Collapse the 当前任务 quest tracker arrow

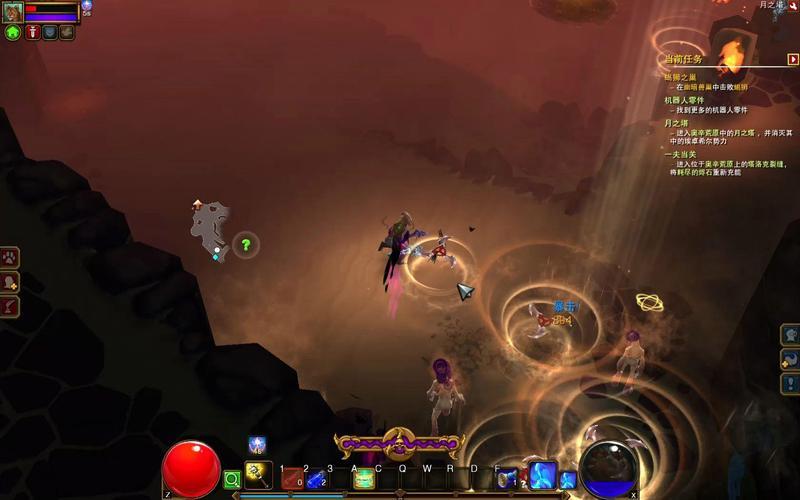point(793,59)
